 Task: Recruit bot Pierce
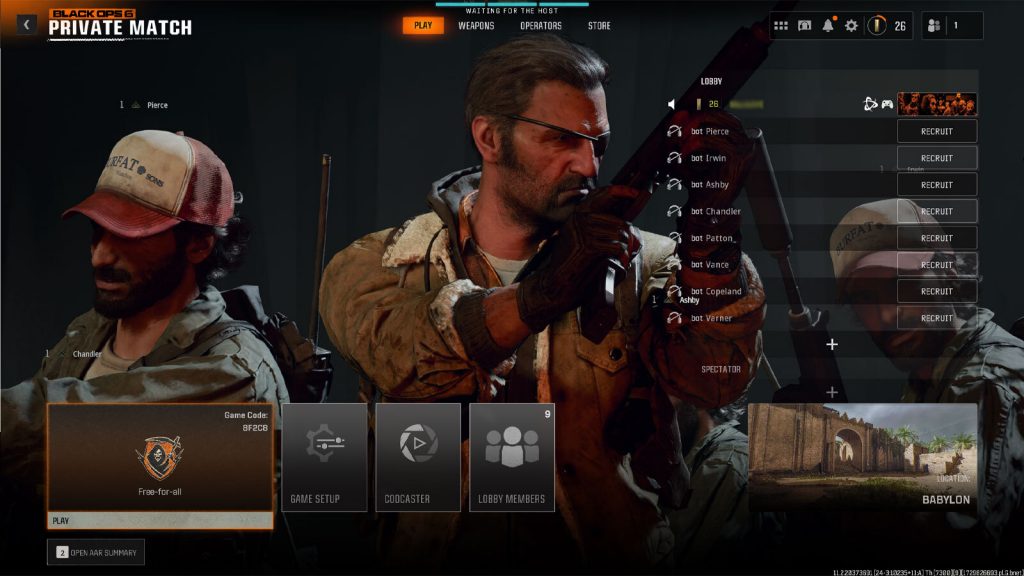click(936, 131)
